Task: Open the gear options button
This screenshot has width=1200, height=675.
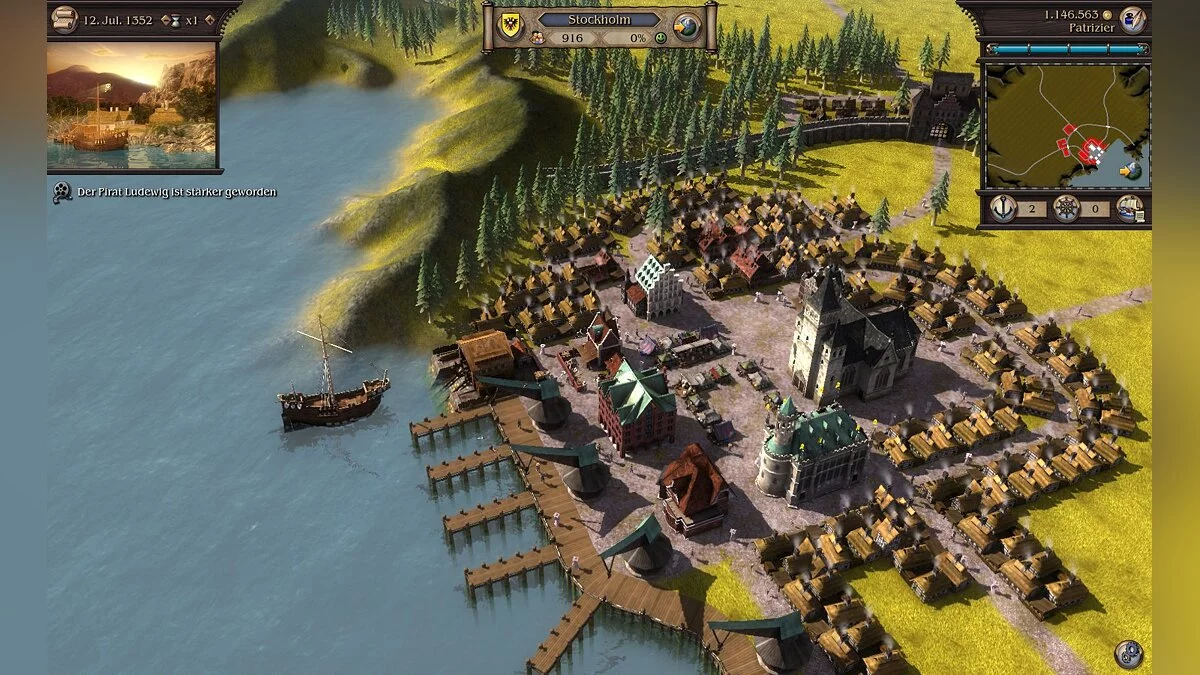Action: [x=1129, y=653]
